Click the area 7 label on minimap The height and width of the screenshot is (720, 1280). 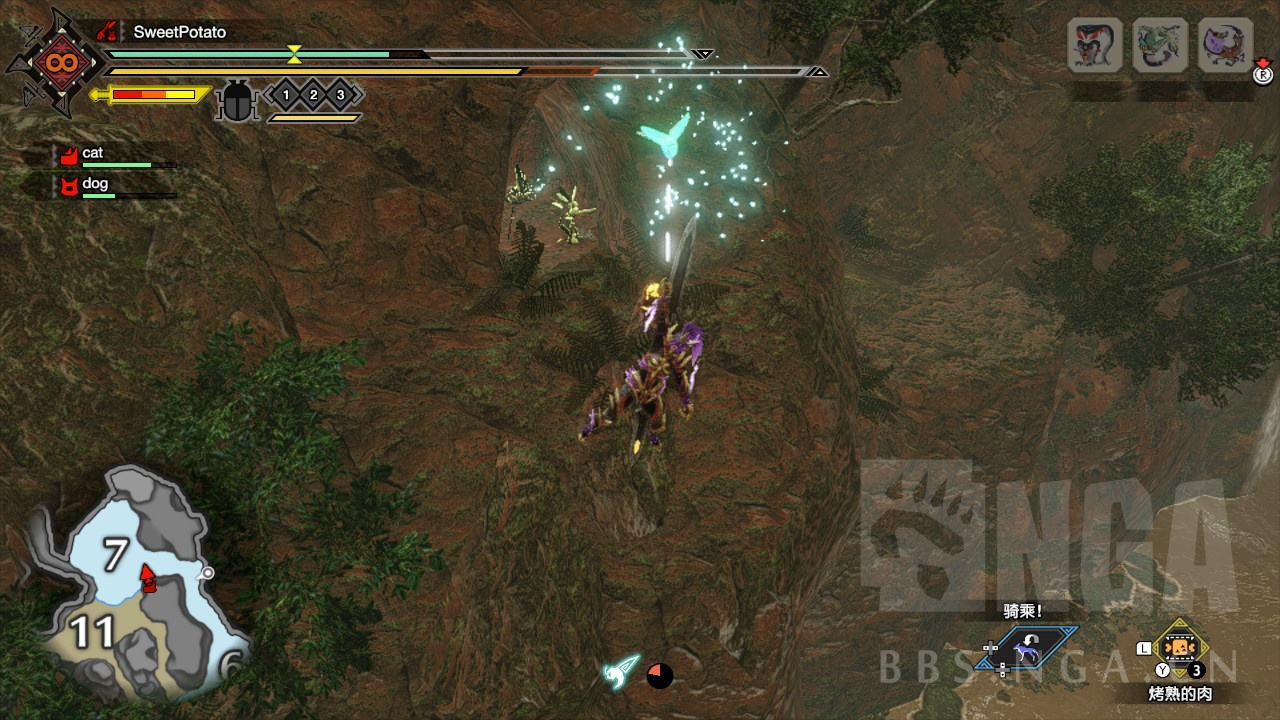pyautogui.click(x=116, y=555)
